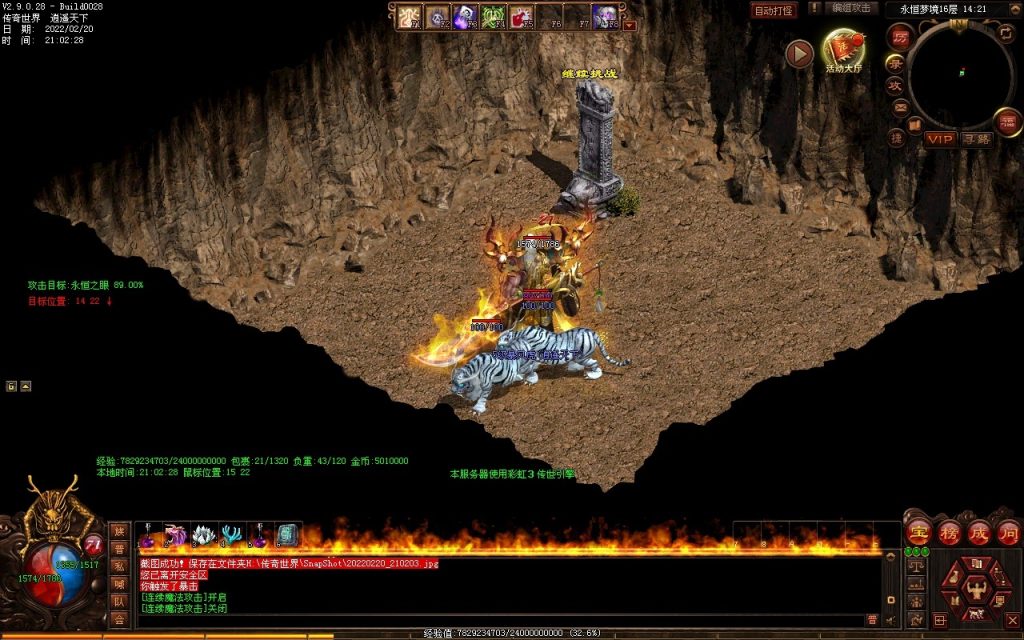Activate 寻路 pathfinding button
1024x640 pixels.
point(977,138)
